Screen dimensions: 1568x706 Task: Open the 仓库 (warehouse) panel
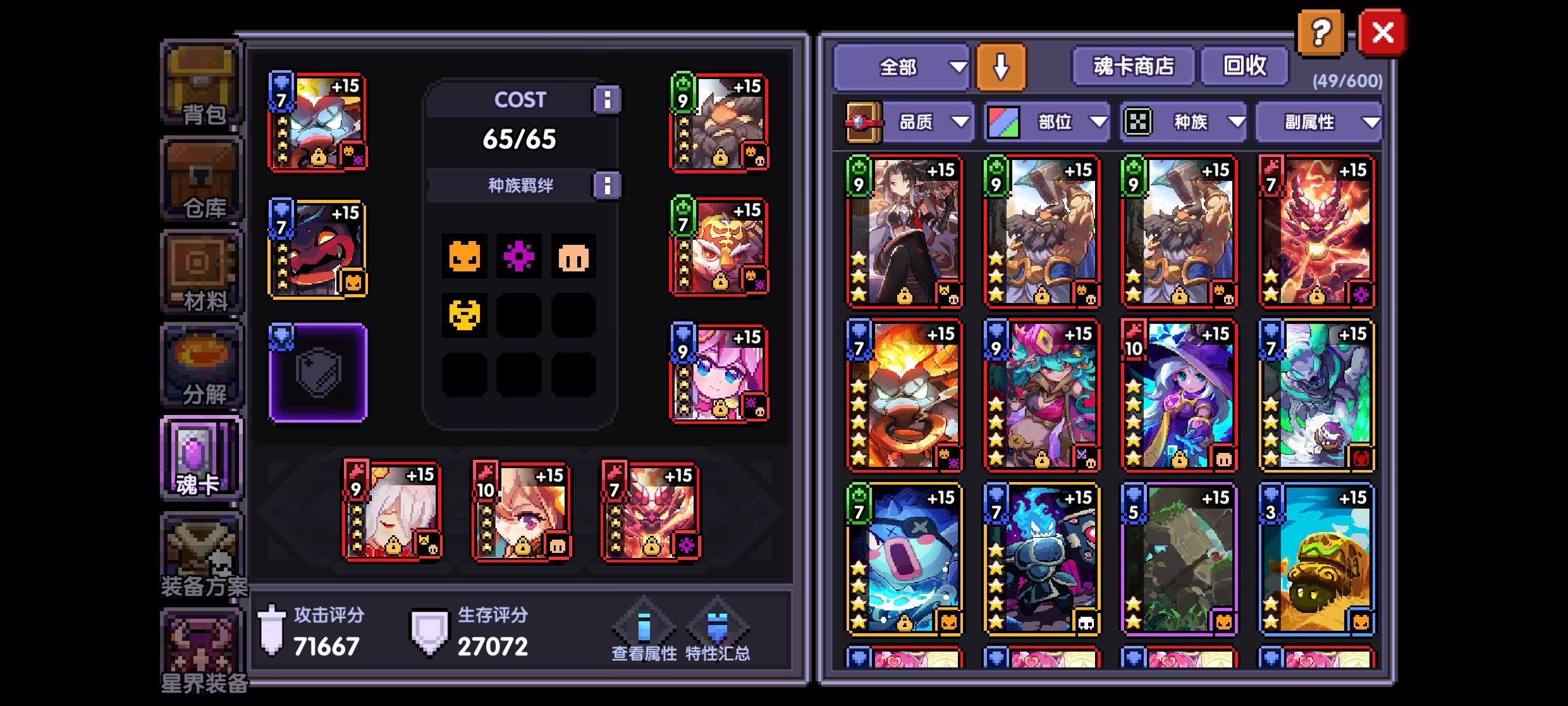201,179
